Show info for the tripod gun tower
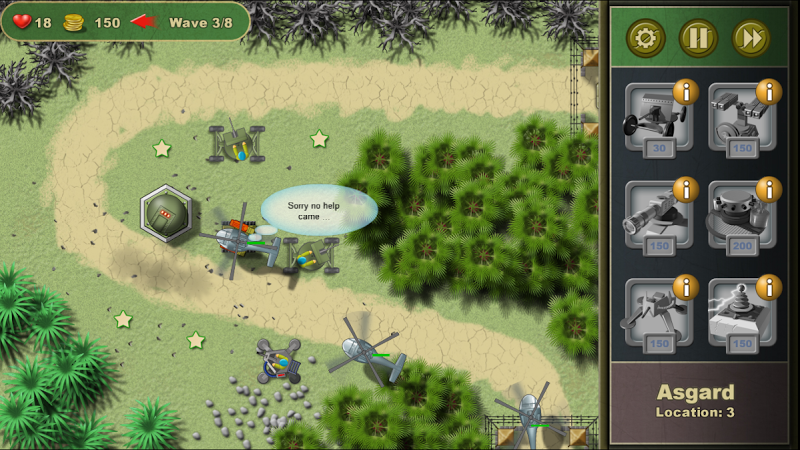This screenshot has width=800, height=450. pos(685,287)
